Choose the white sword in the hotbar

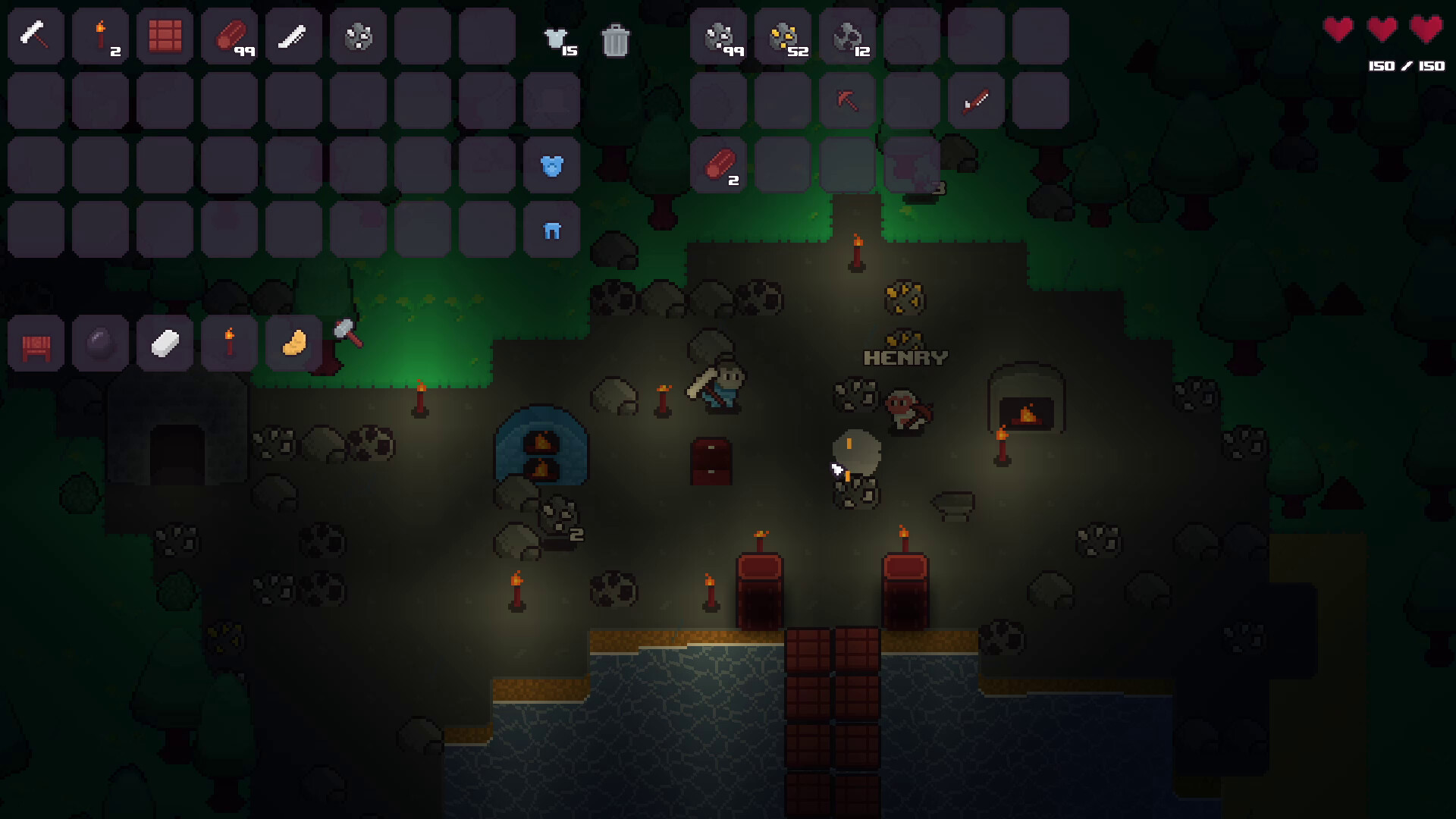(x=293, y=36)
